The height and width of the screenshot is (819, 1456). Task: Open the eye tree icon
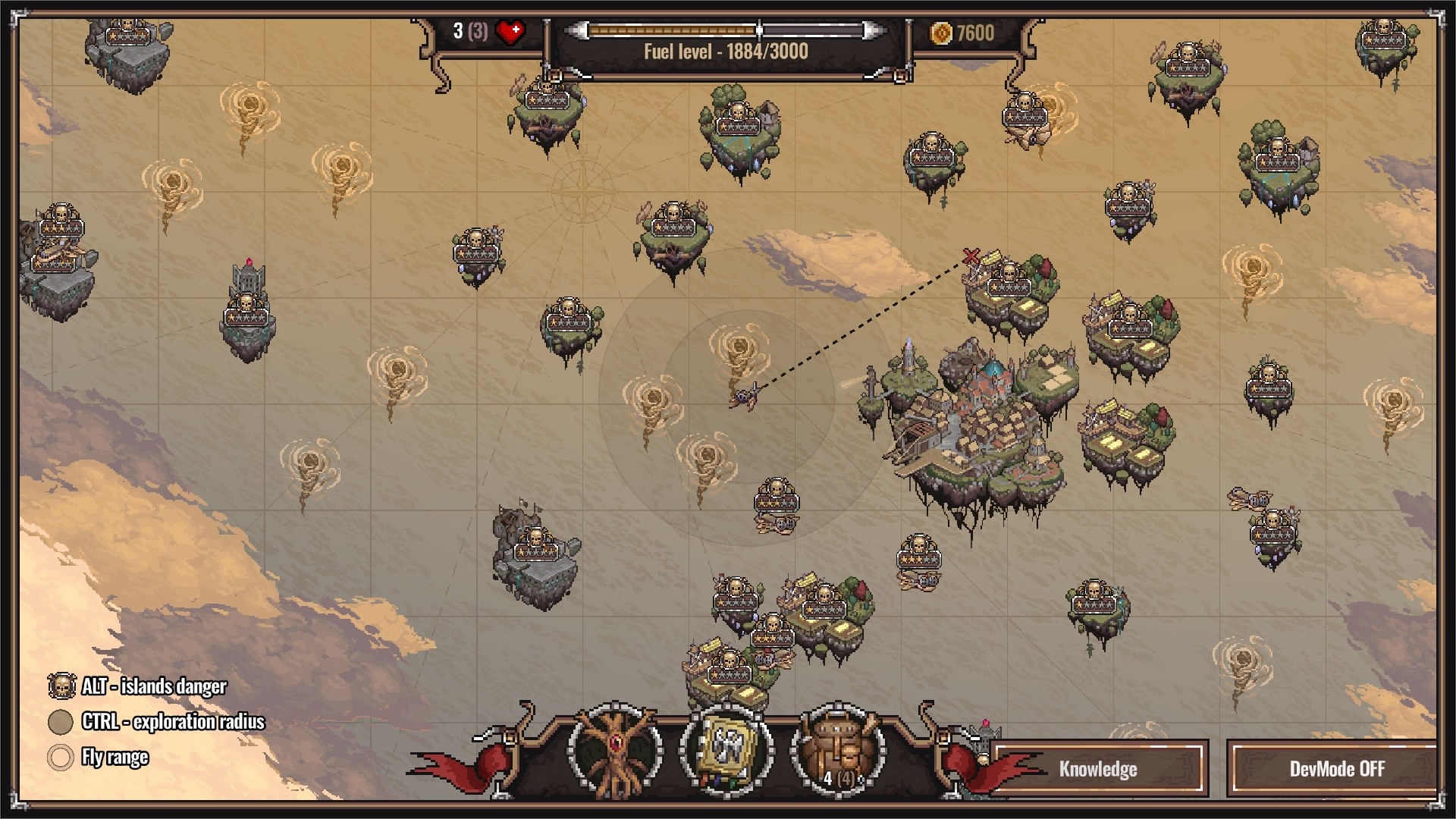614,751
